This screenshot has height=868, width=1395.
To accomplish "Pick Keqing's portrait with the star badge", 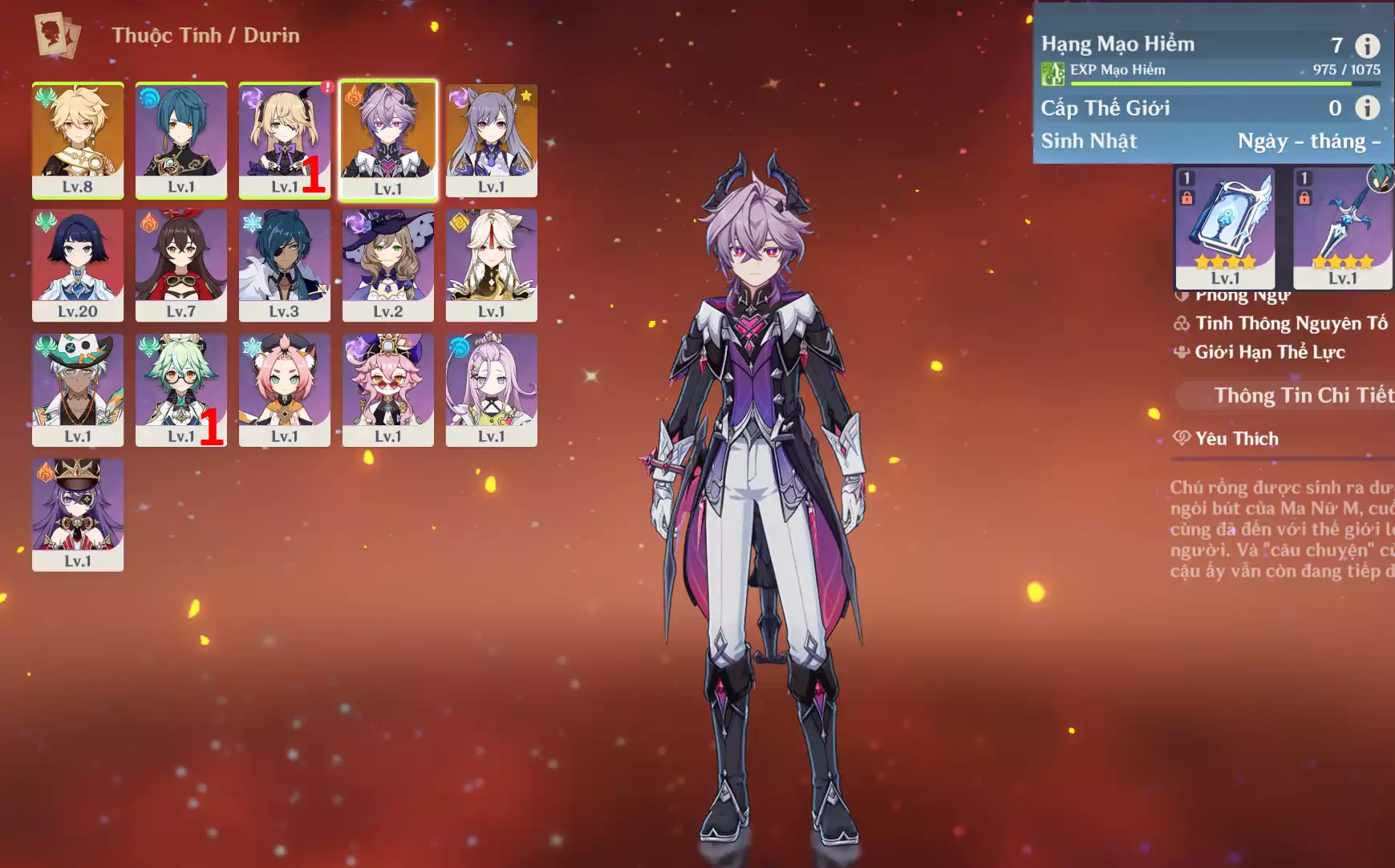I will 492,140.
